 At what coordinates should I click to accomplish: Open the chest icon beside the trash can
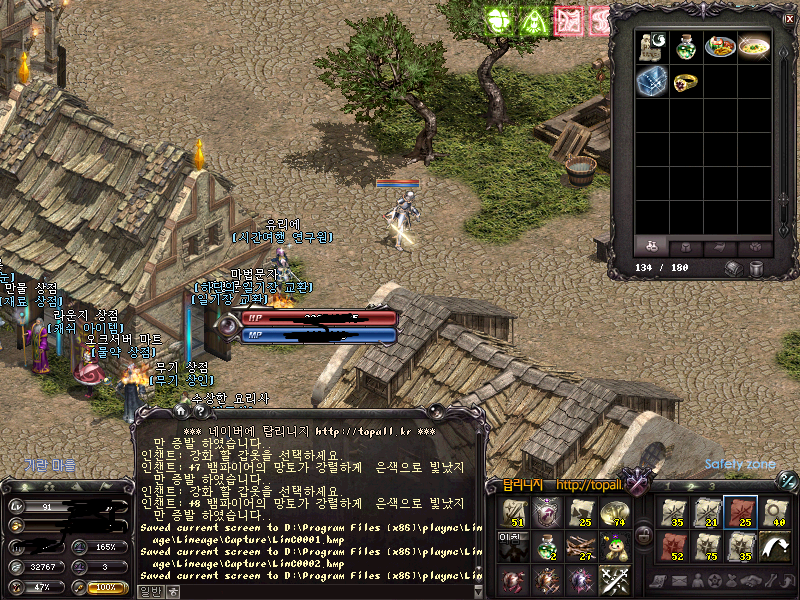[733, 268]
